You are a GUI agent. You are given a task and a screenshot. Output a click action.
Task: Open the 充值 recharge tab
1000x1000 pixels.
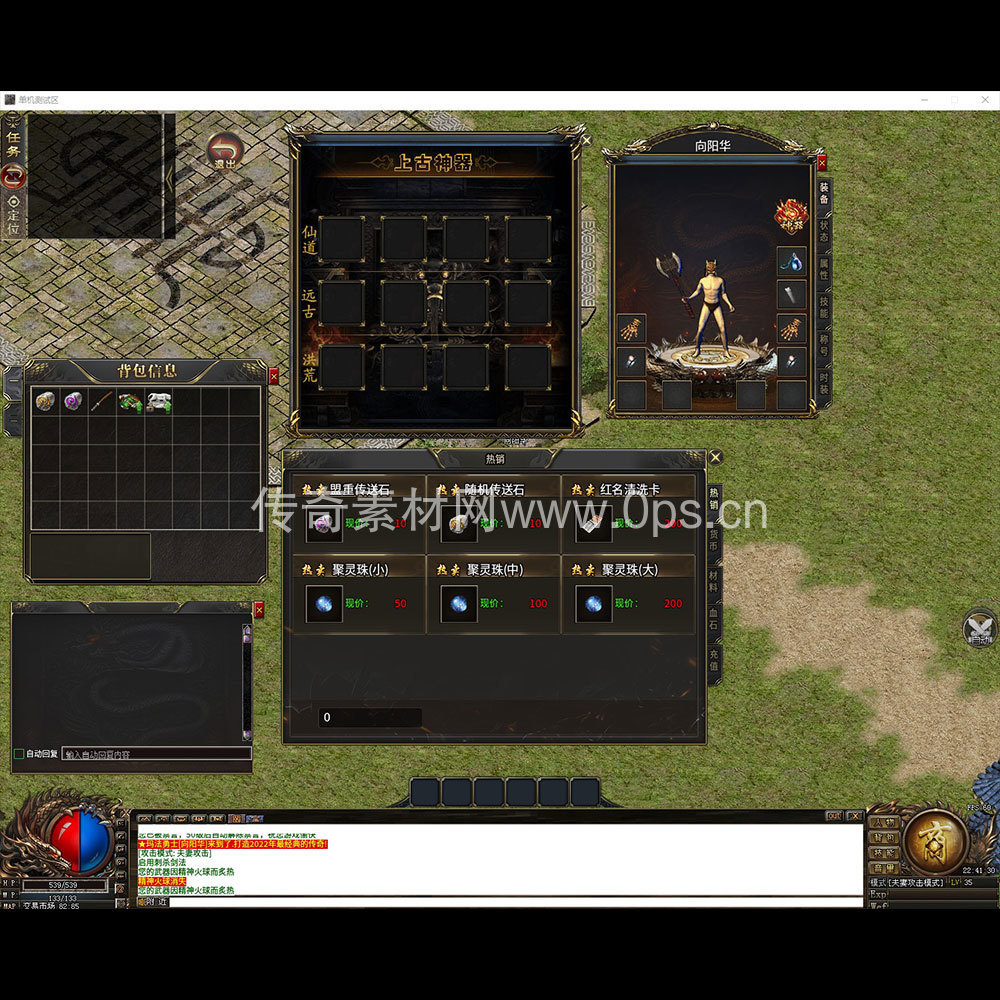coord(714,659)
